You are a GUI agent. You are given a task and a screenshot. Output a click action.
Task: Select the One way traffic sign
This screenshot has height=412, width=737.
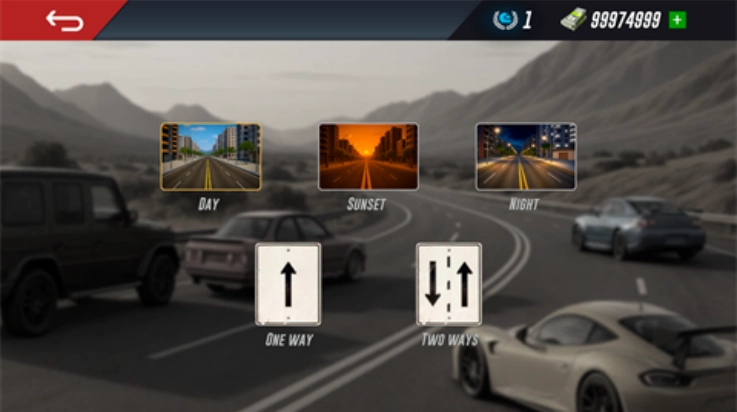(288, 284)
